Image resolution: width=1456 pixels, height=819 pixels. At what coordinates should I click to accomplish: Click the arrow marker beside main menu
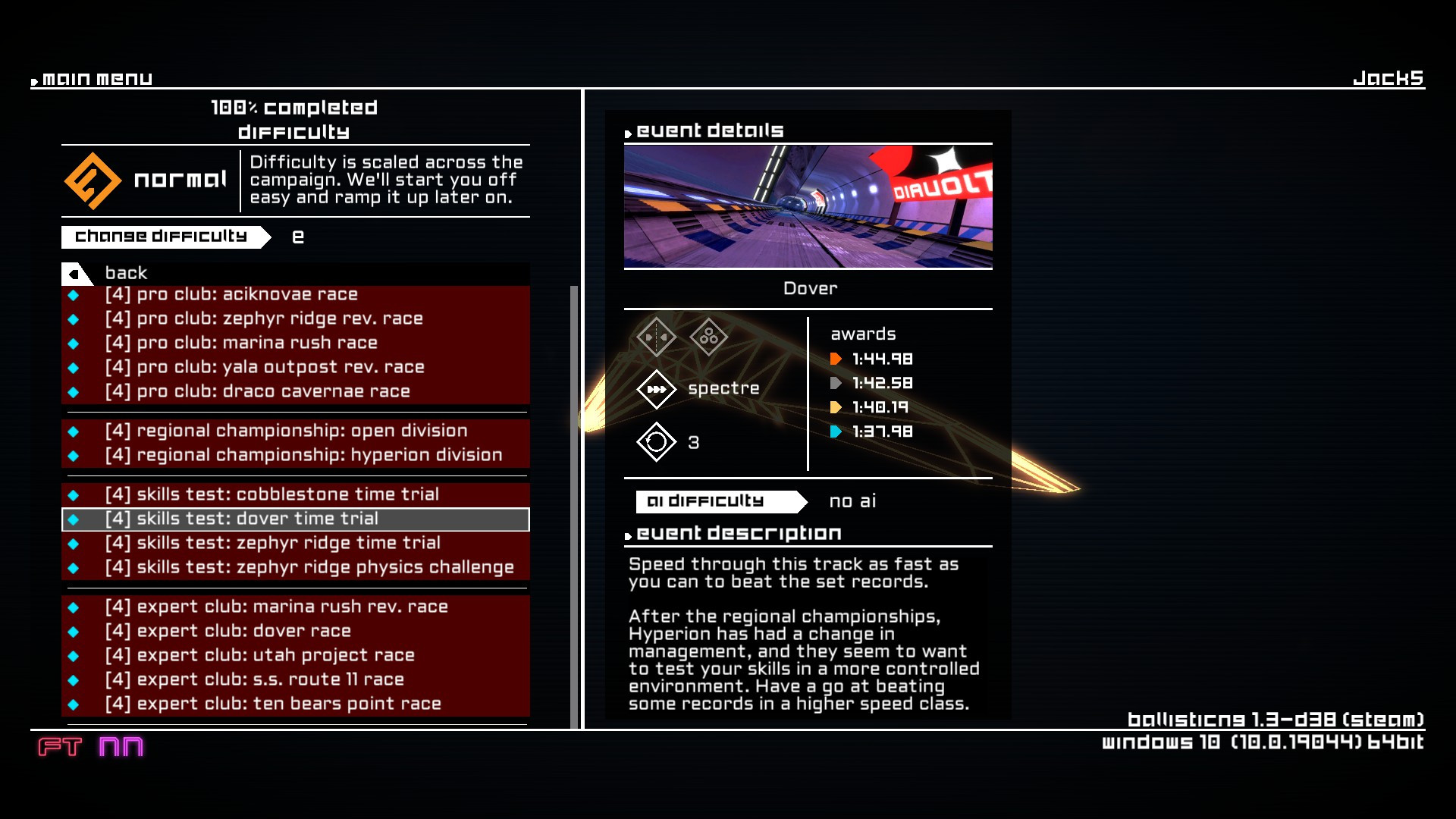click(x=34, y=80)
